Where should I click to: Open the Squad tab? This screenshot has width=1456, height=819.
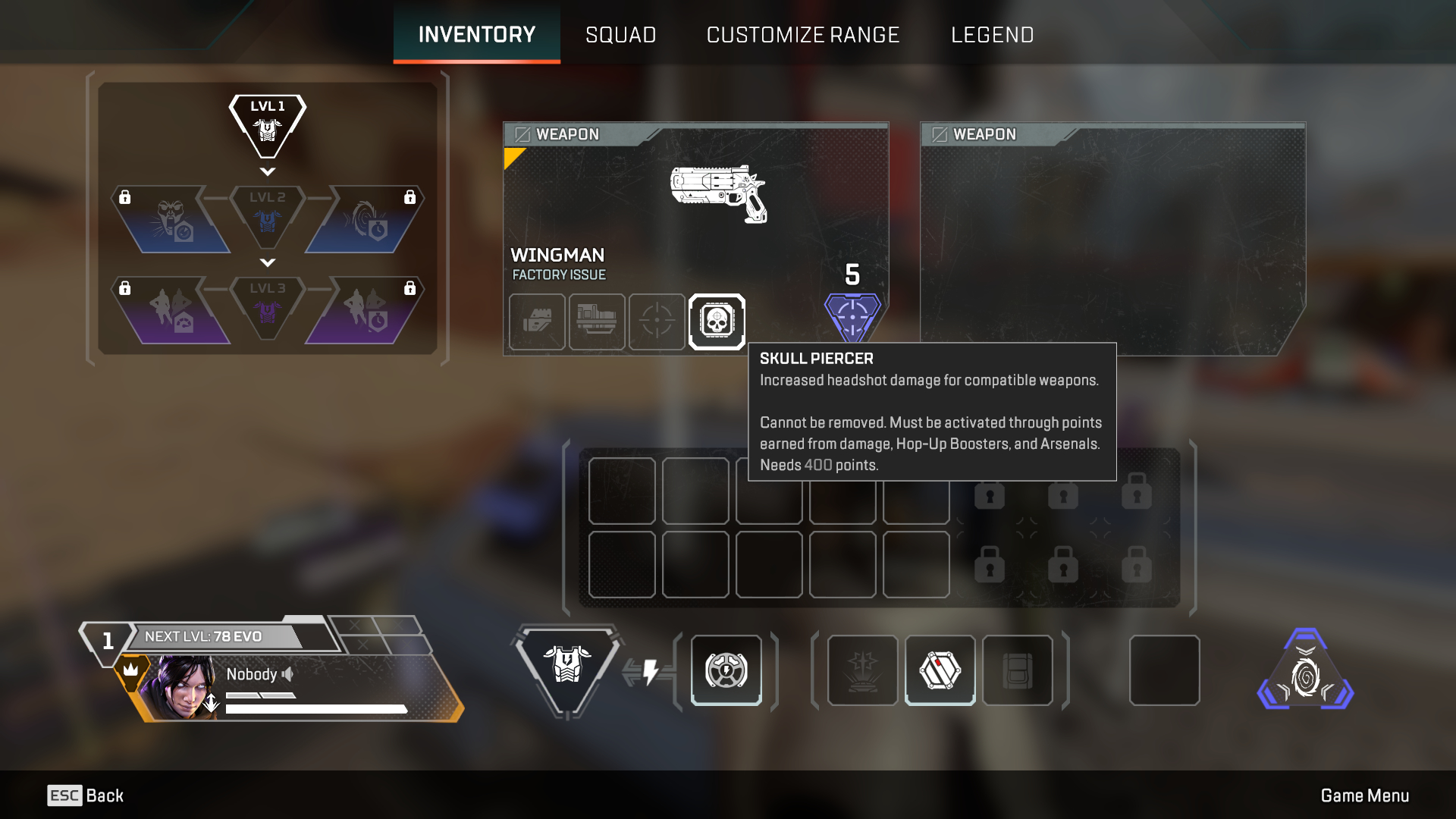tap(620, 35)
